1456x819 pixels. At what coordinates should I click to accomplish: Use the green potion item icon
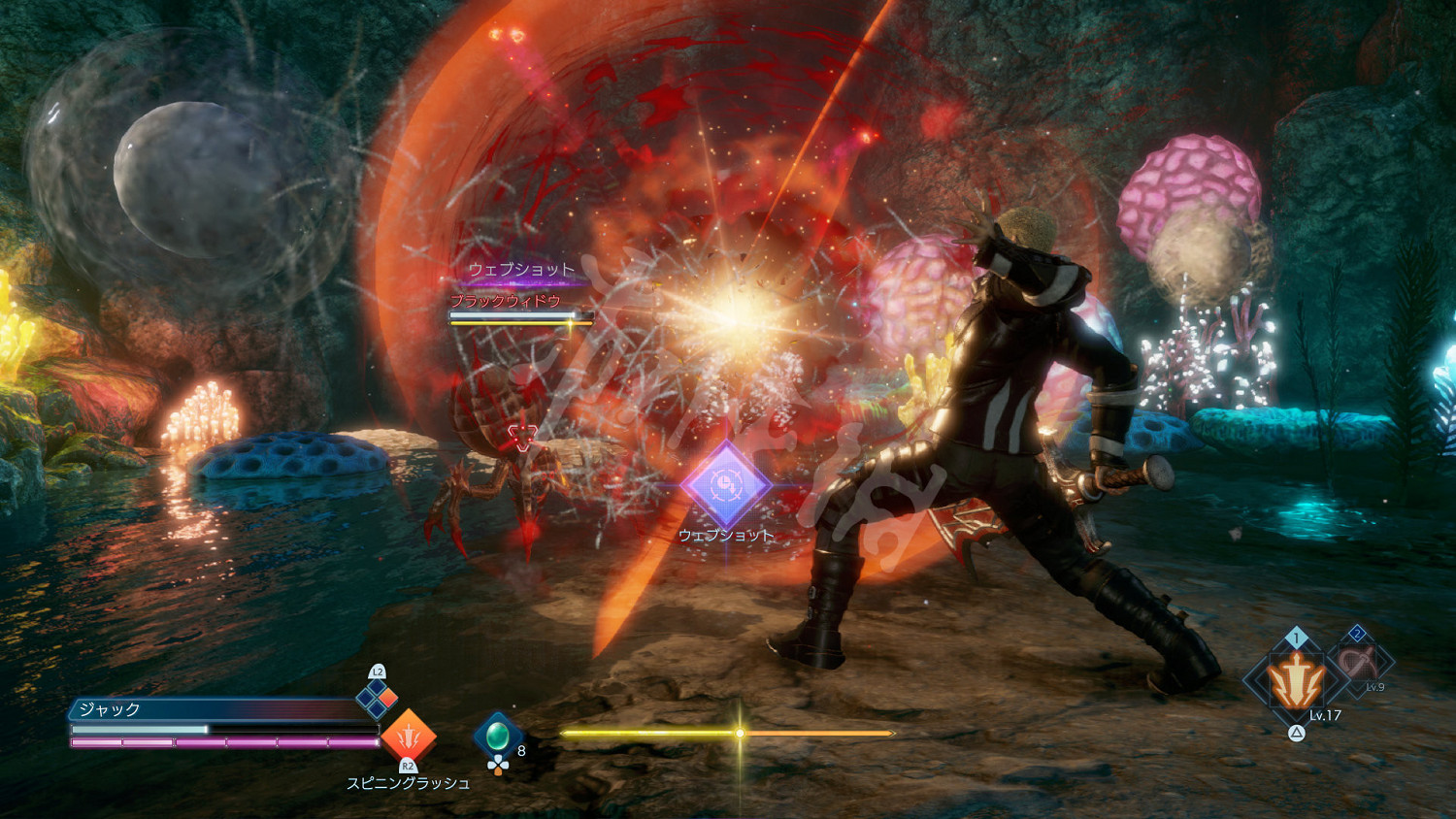point(498,737)
